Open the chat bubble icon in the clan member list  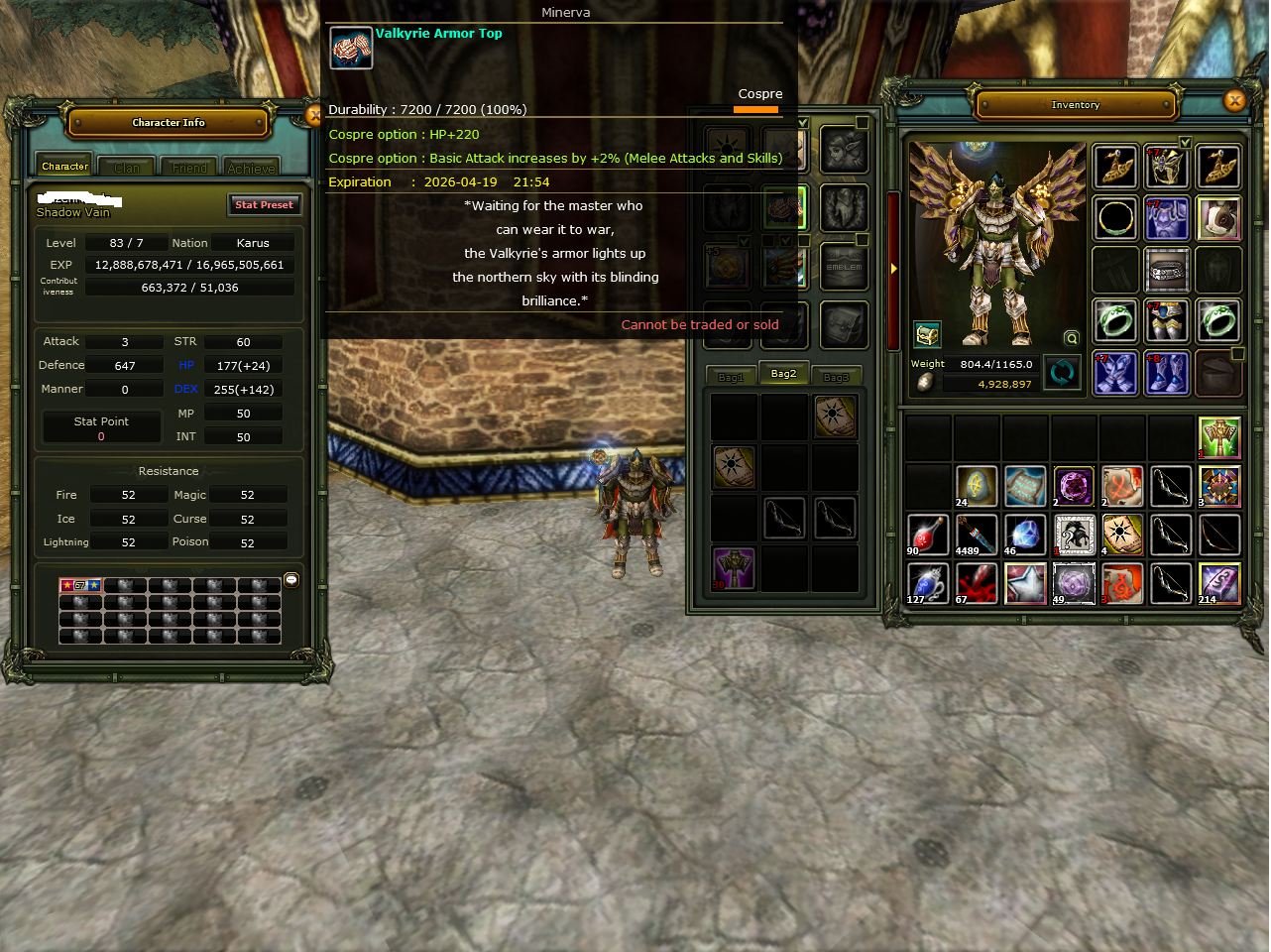click(290, 580)
